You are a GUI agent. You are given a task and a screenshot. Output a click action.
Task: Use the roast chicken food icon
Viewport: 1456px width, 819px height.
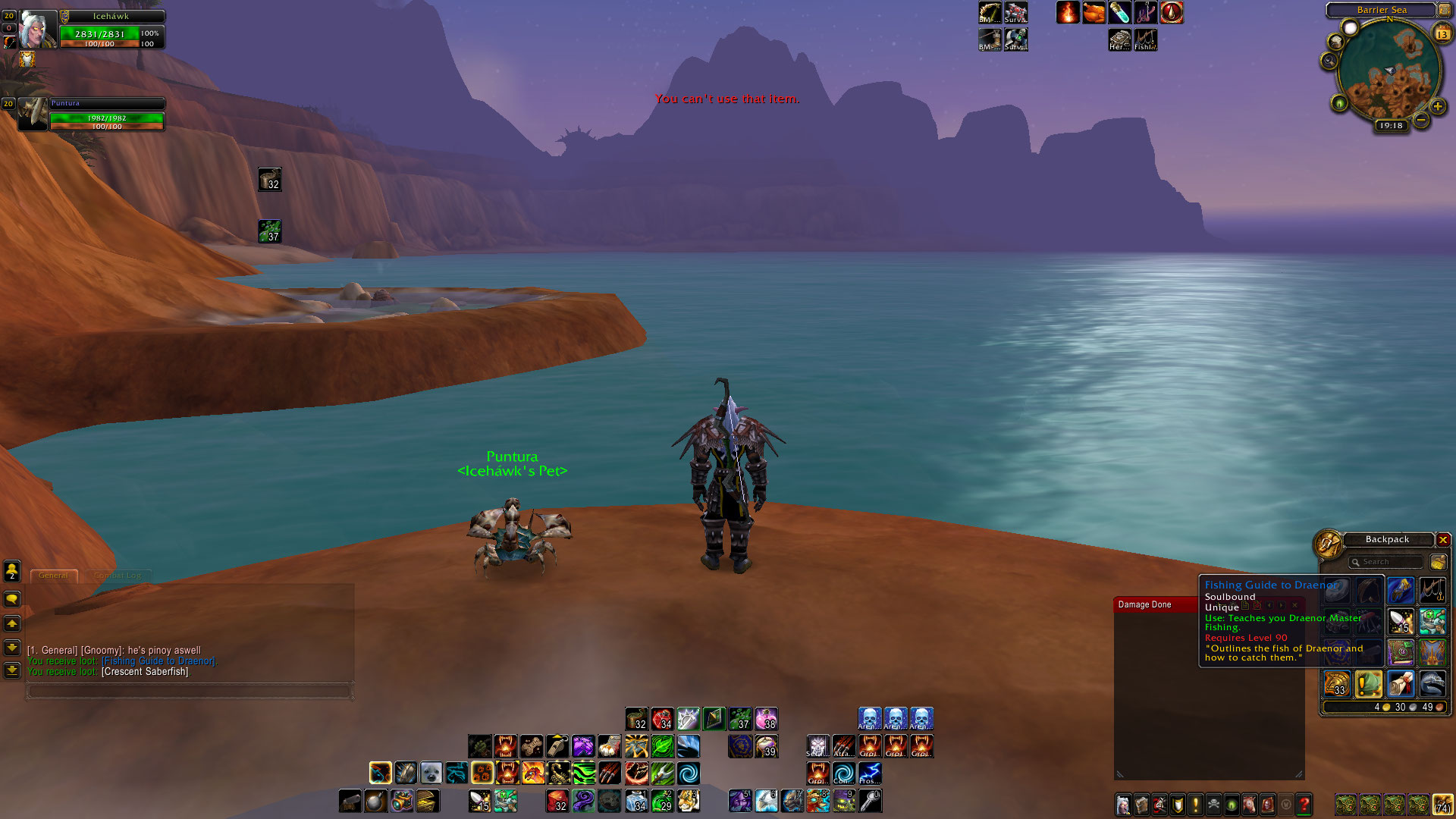(x=1094, y=13)
